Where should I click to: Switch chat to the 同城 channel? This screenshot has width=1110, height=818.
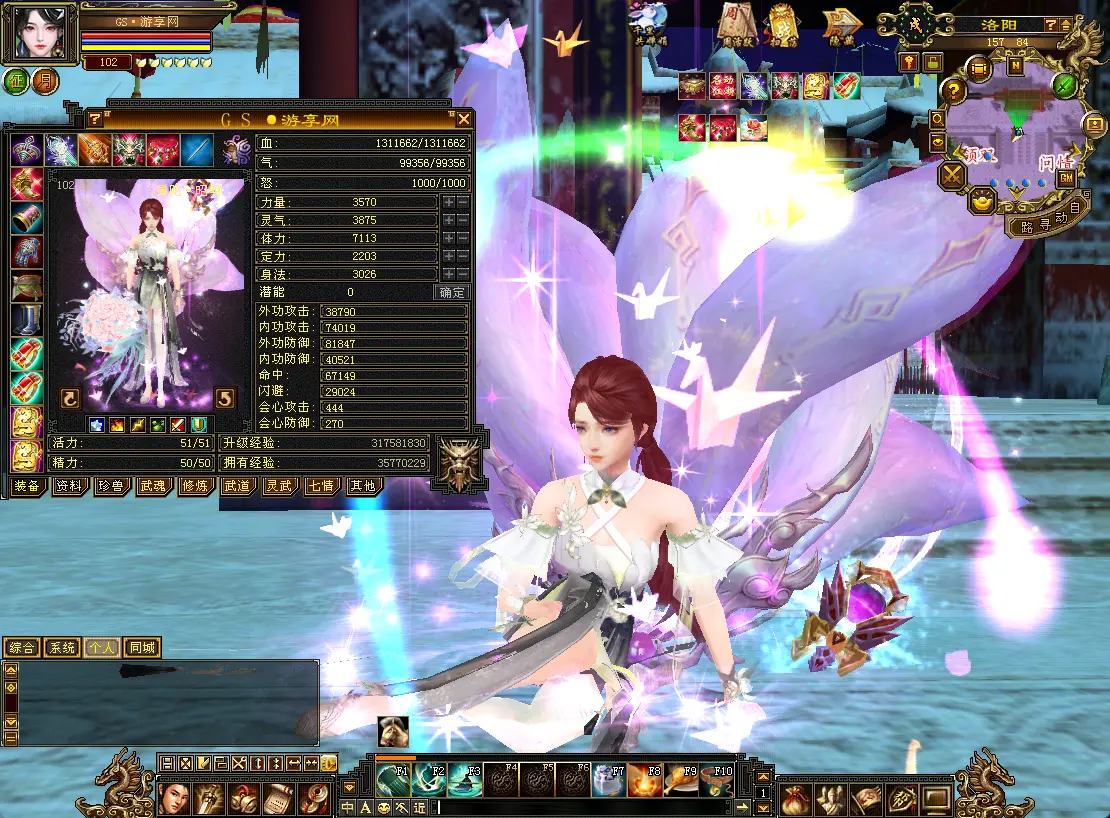click(141, 648)
